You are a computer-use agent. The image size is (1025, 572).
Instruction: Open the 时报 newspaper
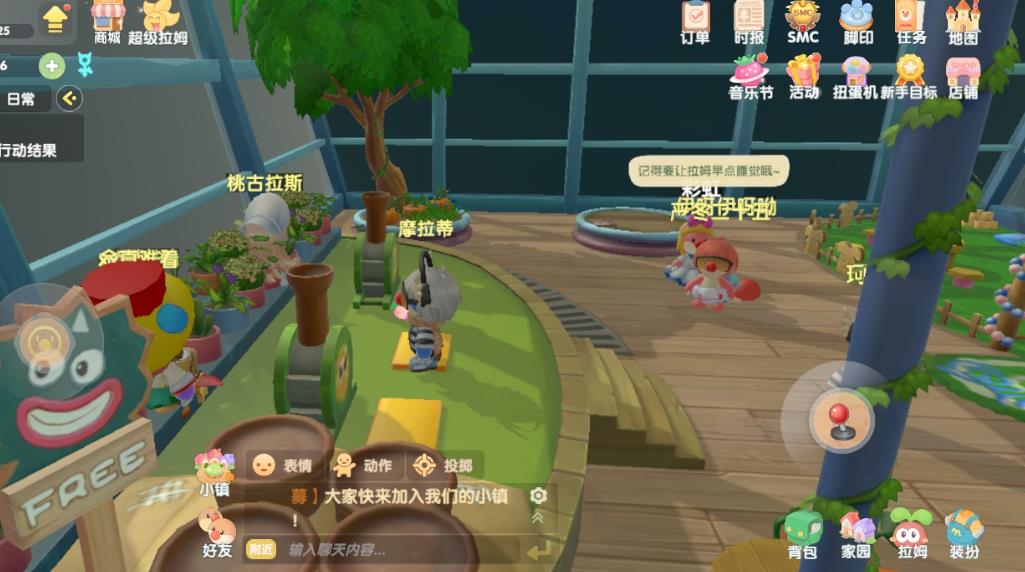click(x=749, y=21)
